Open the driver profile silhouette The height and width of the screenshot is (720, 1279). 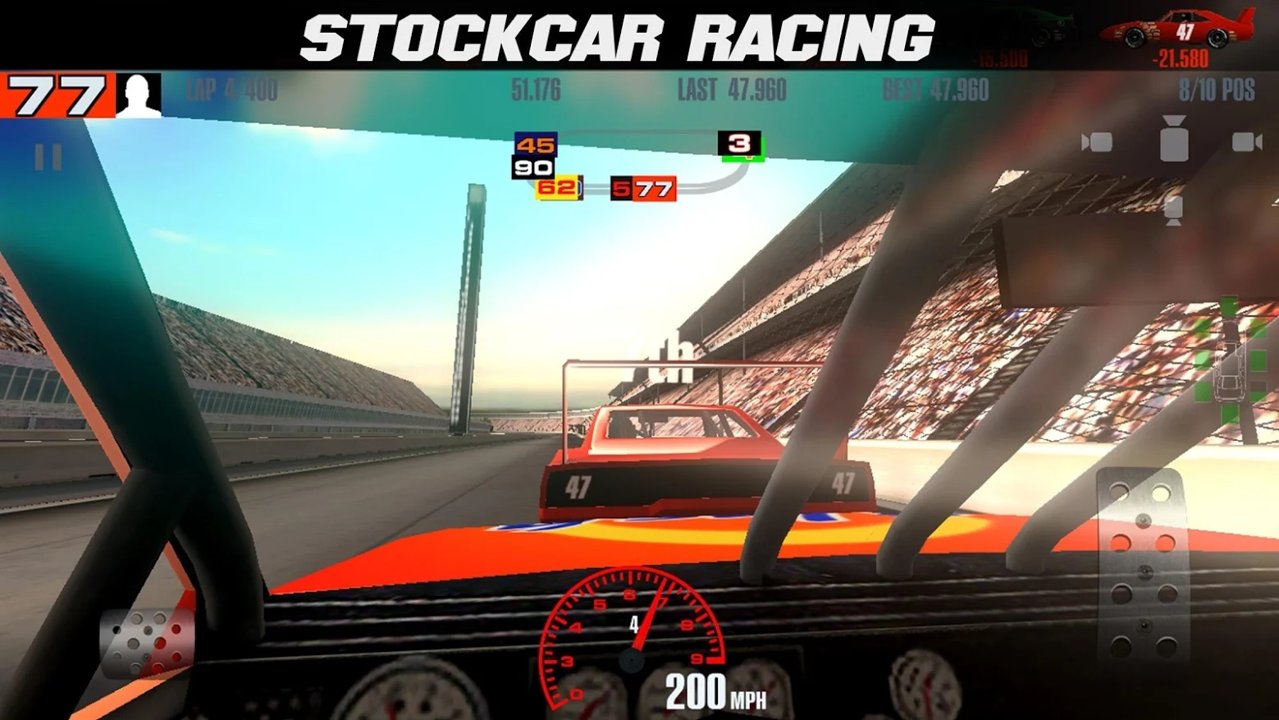pos(138,95)
